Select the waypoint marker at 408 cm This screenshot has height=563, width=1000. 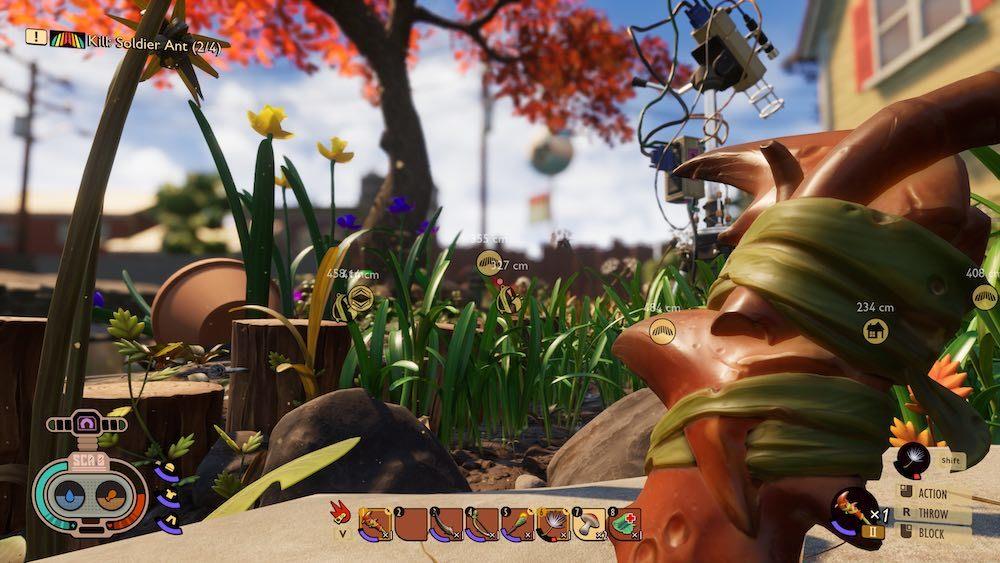click(985, 297)
